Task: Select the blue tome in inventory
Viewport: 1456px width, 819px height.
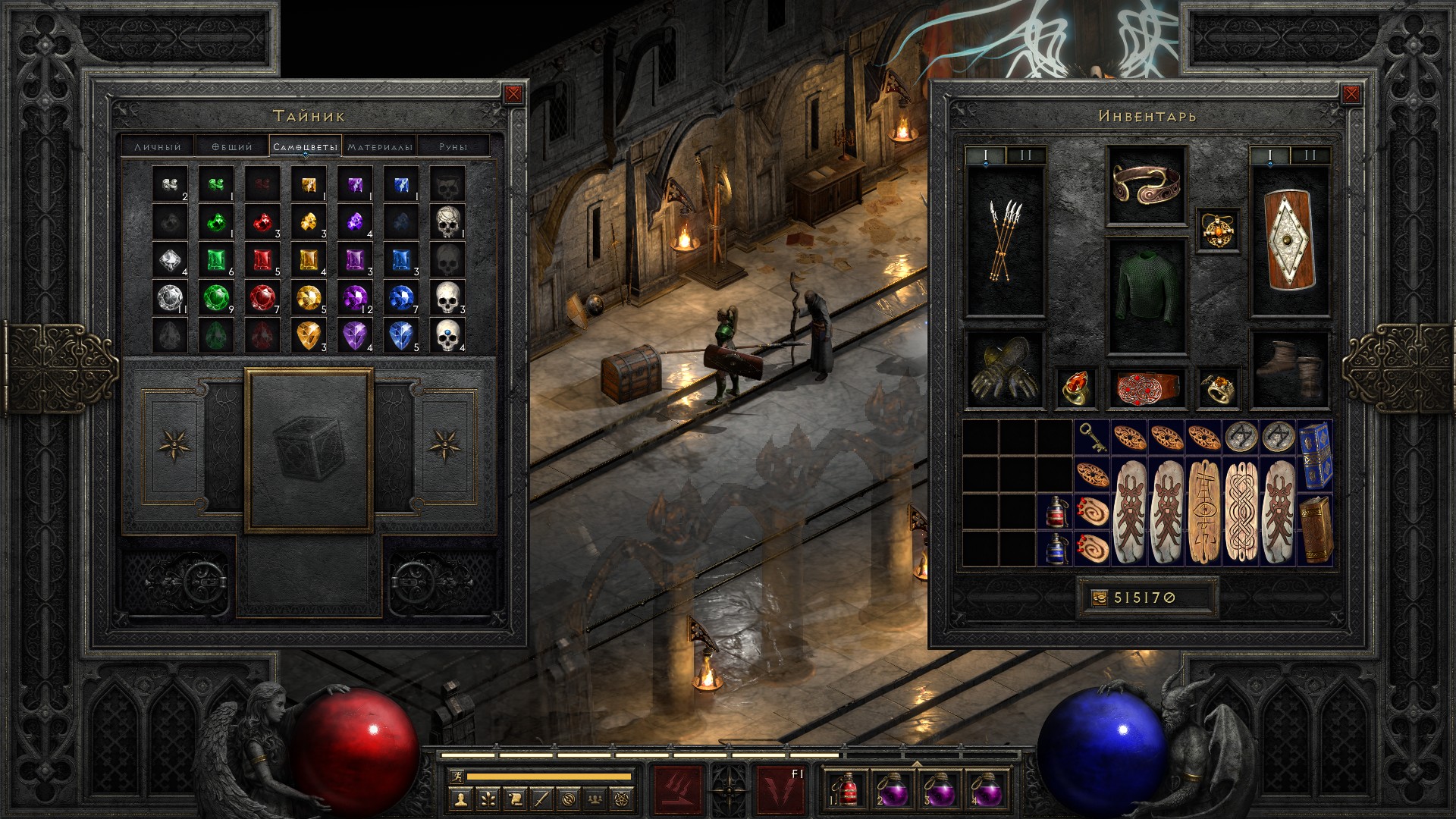Action: pos(1314,455)
